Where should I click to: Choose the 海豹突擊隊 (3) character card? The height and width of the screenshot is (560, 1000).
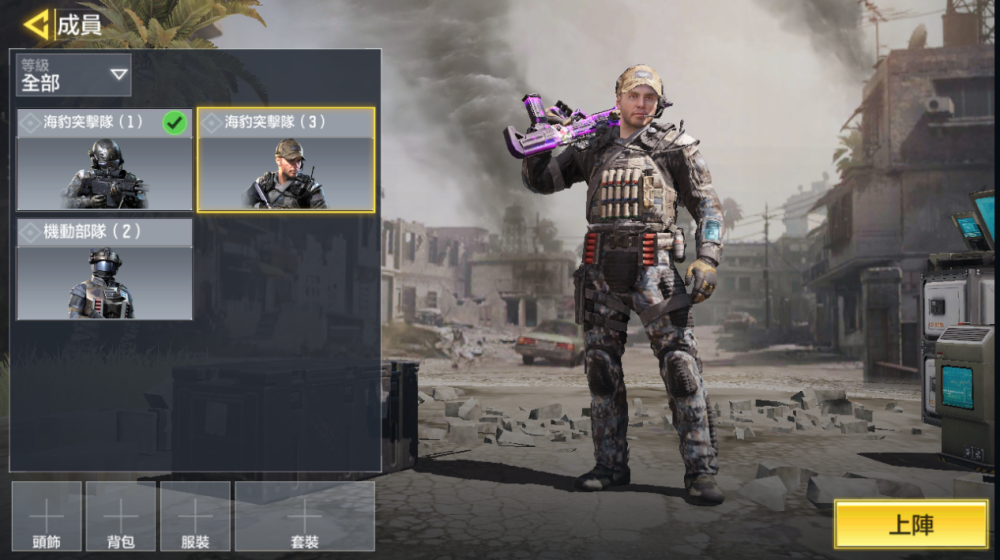click(x=286, y=160)
